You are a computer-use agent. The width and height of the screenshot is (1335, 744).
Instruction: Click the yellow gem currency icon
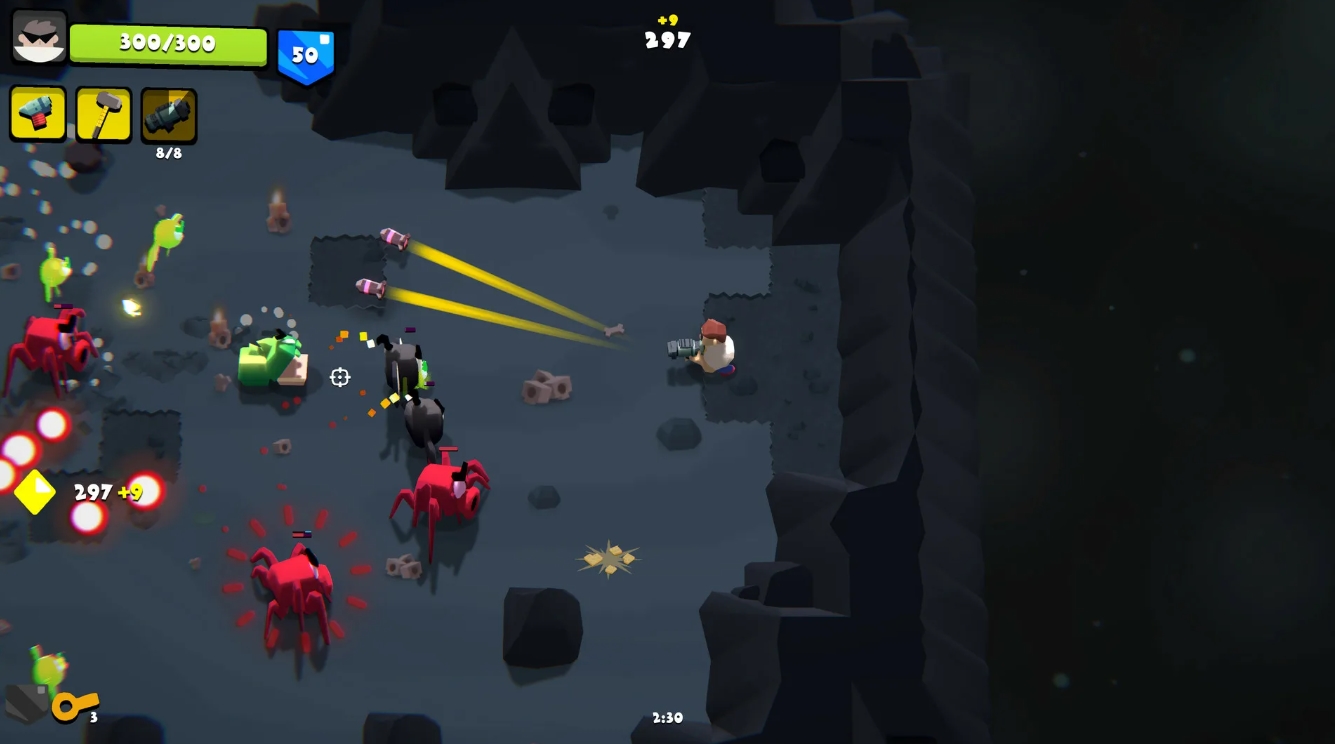[x=35, y=492]
